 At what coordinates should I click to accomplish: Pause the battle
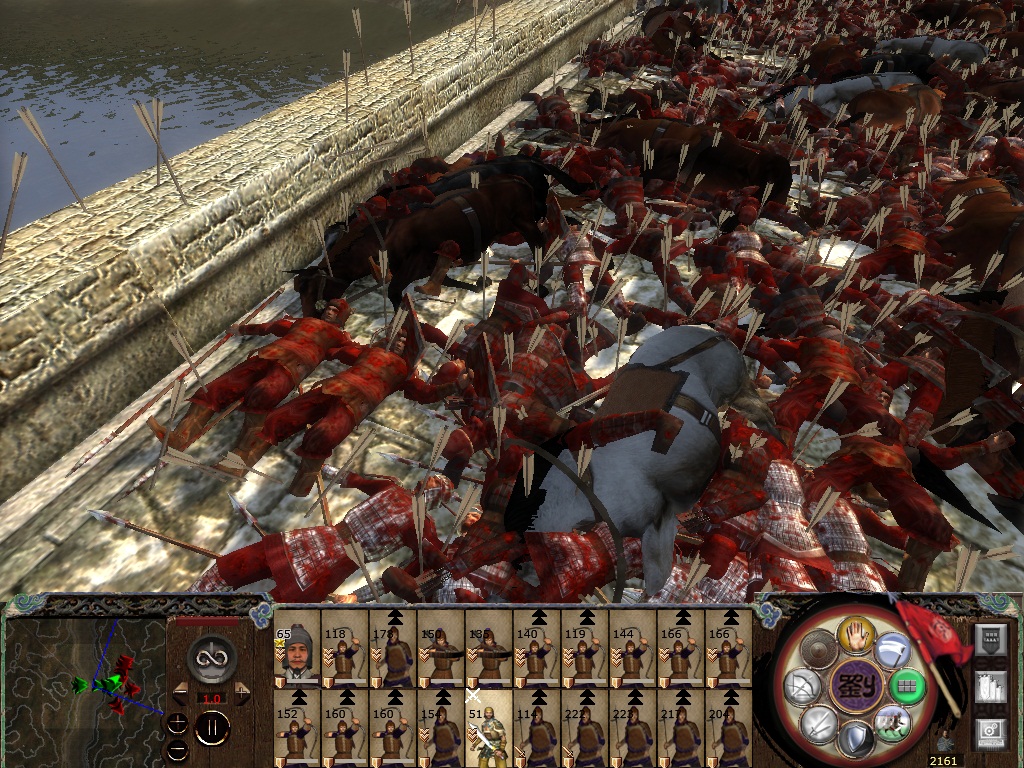[212, 728]
